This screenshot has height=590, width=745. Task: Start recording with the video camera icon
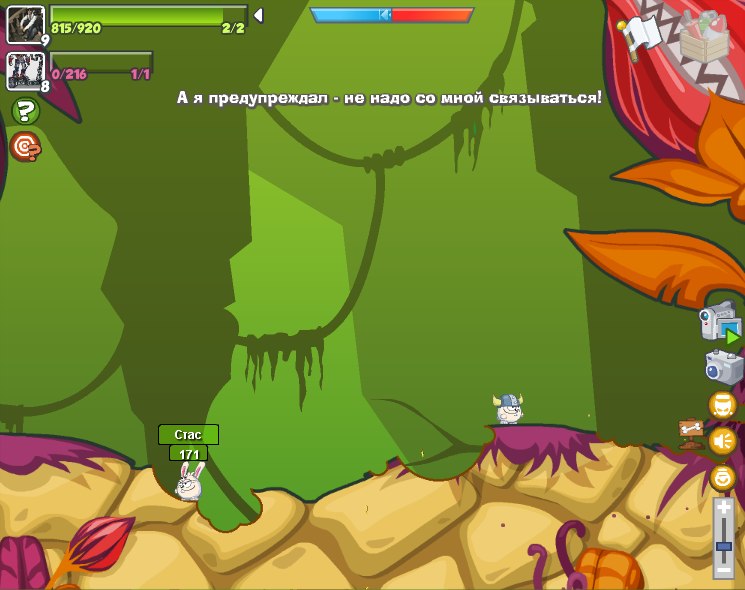(x=720, y=322)
